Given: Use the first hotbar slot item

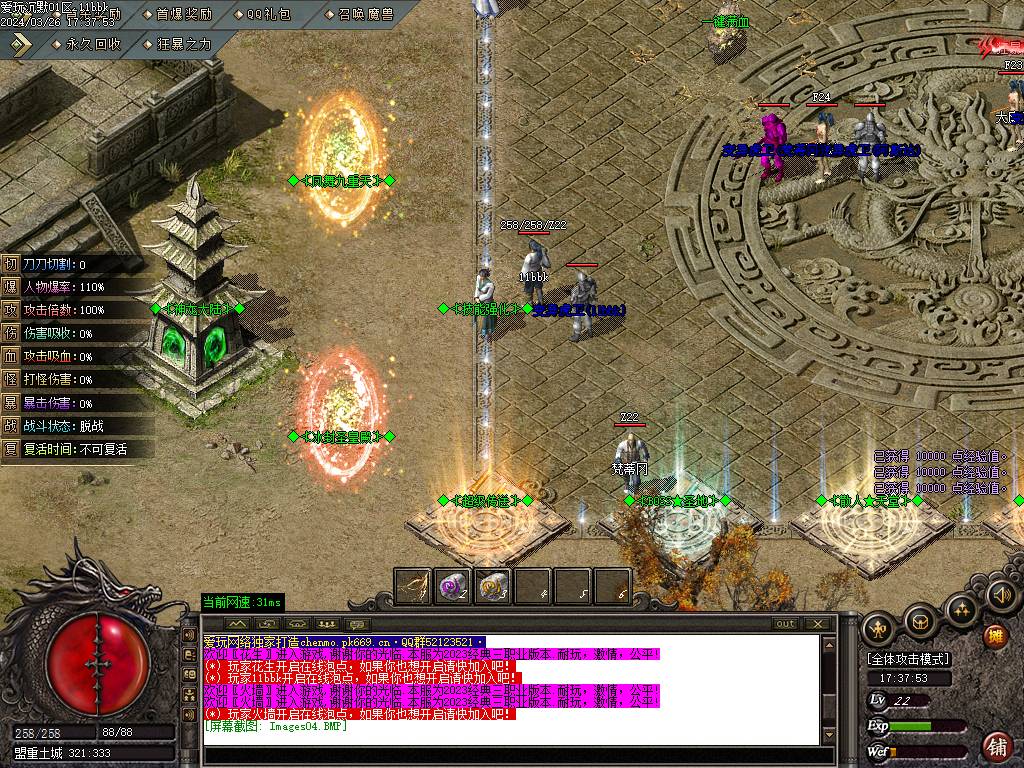Looking at the screenshot, I should [x=413, y=586].
